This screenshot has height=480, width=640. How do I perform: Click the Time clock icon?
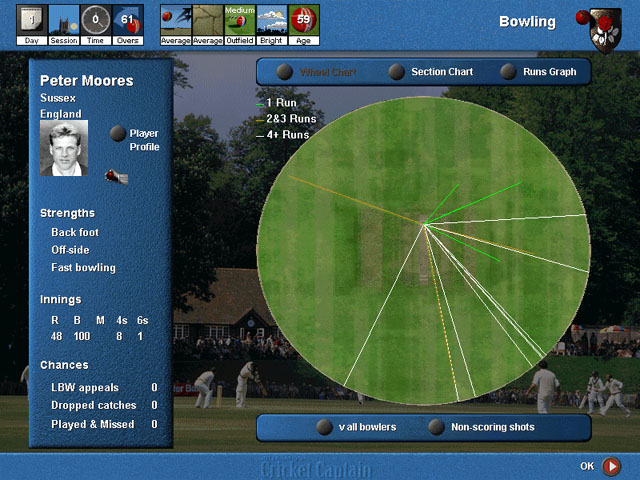click(96, 22)
